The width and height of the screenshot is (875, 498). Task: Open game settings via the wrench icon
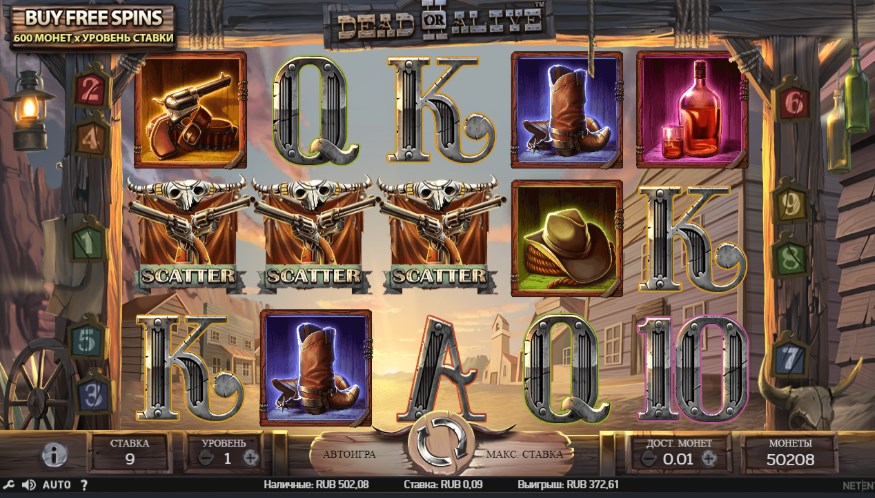pyautogui.click(x=10, y=485)
